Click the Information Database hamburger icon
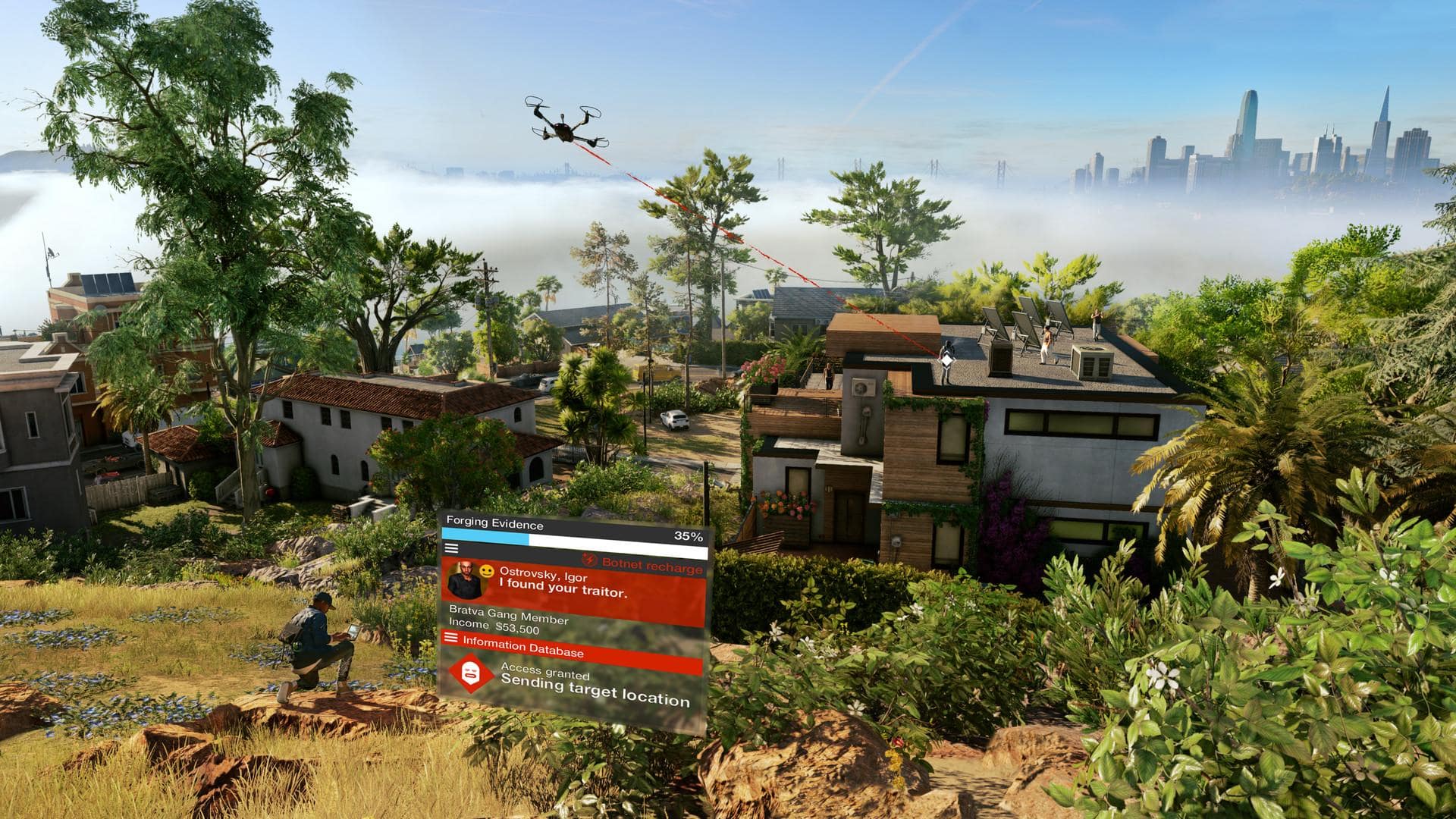 (x=451, y=639)
